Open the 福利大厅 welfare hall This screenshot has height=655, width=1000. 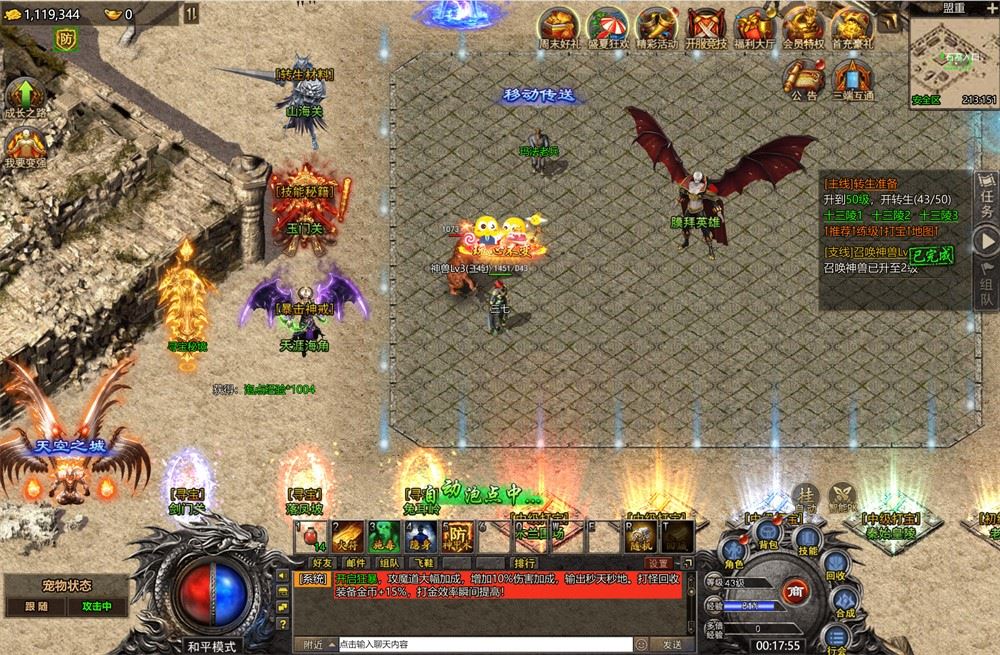[754, 26]
